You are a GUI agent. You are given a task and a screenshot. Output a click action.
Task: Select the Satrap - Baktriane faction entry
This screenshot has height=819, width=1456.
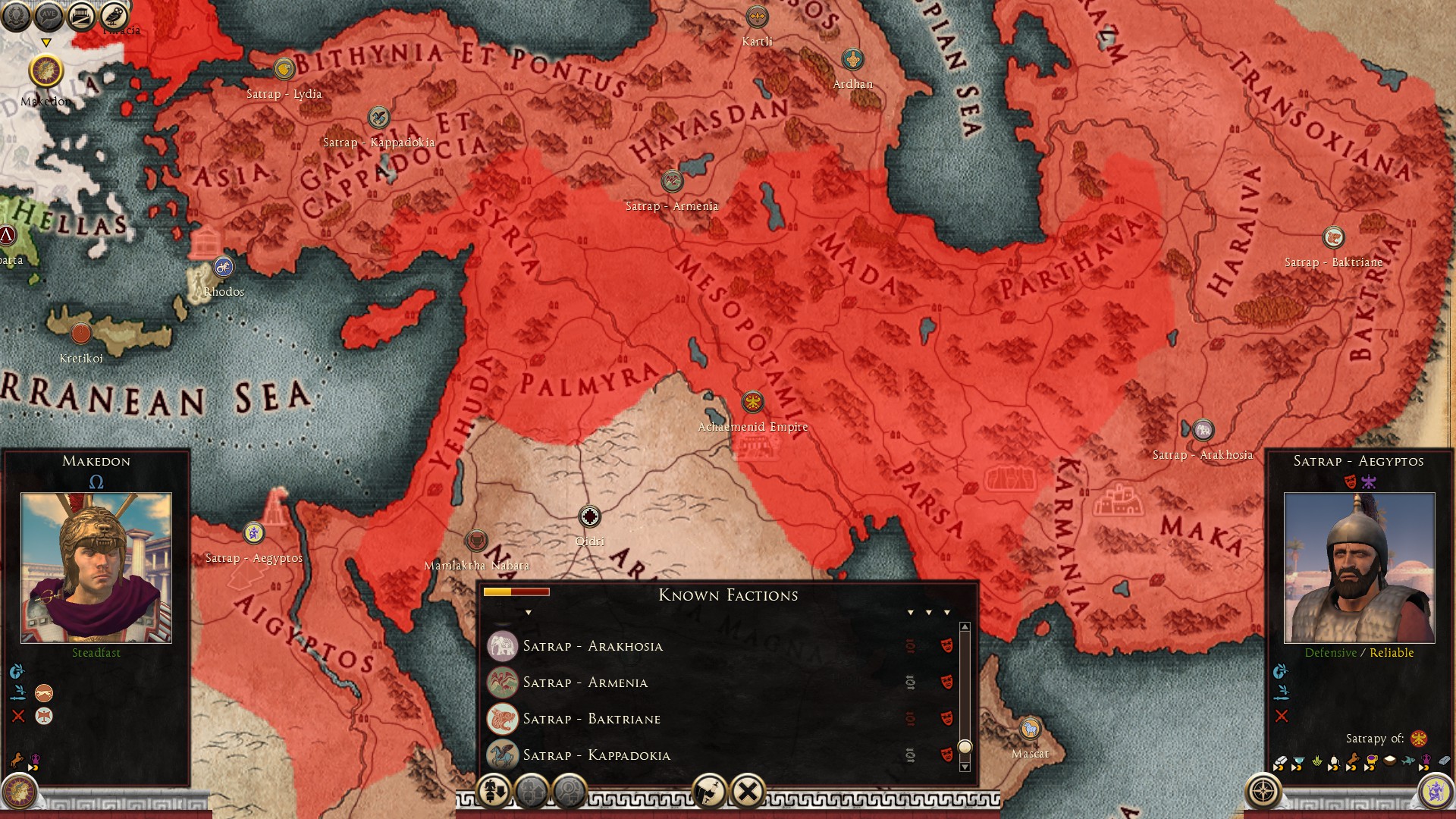click(x=591, y=719)
